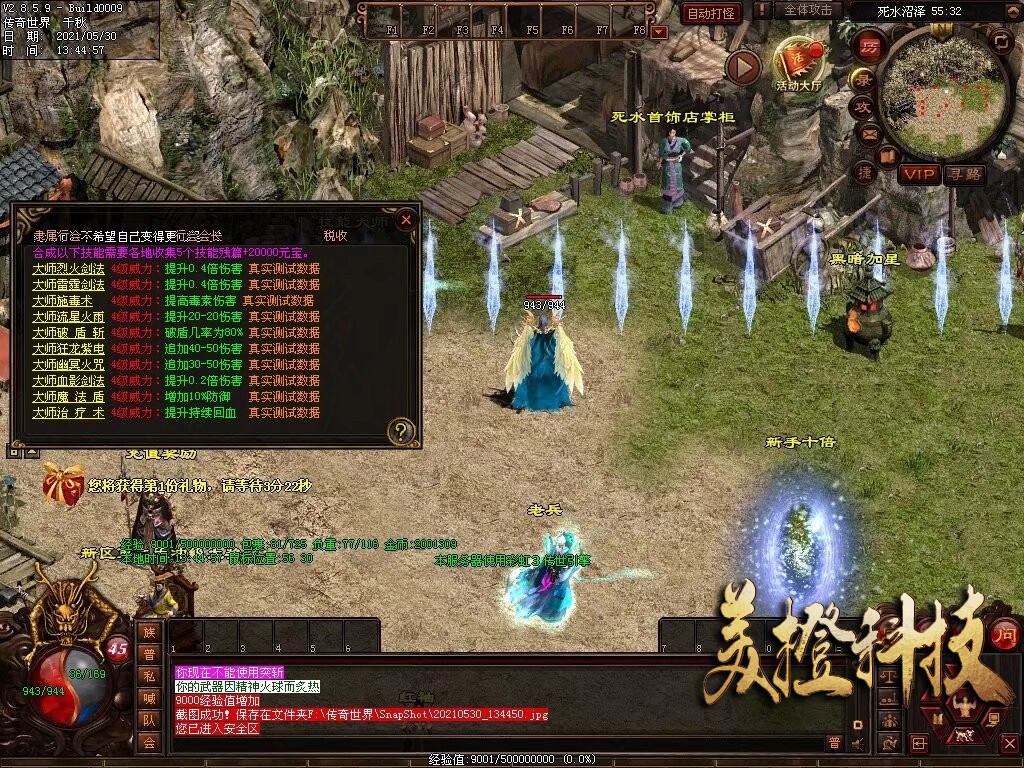Open the balance scales trade icon

coord(887,676)
